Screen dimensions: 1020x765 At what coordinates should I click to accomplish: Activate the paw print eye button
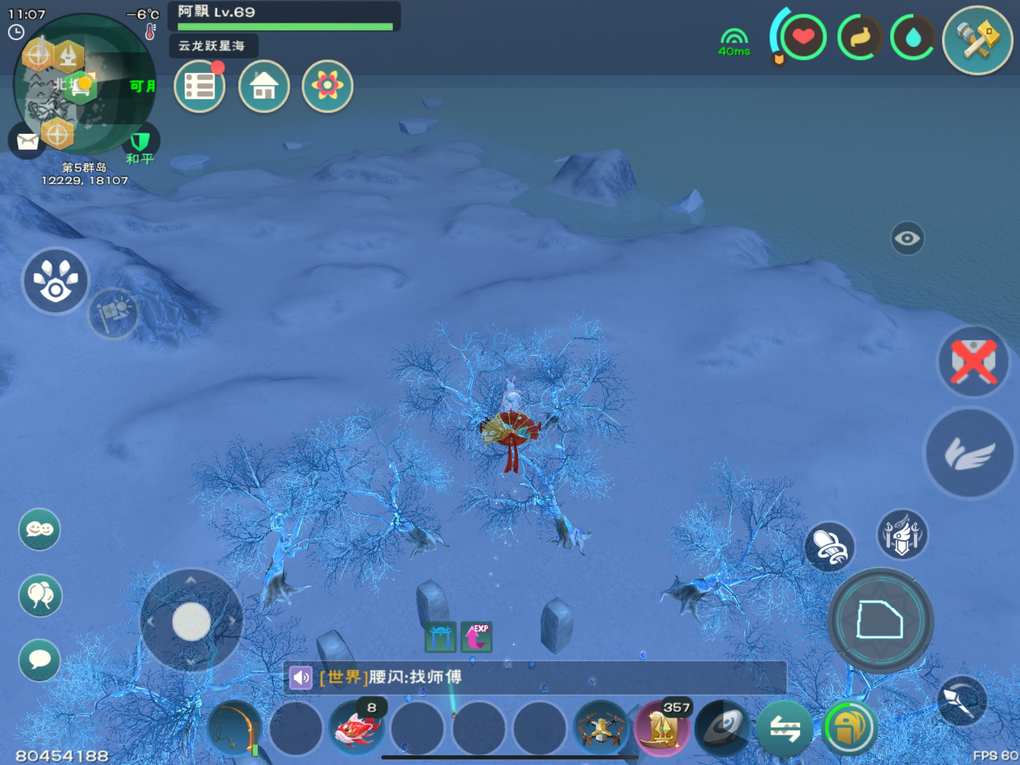56,281
